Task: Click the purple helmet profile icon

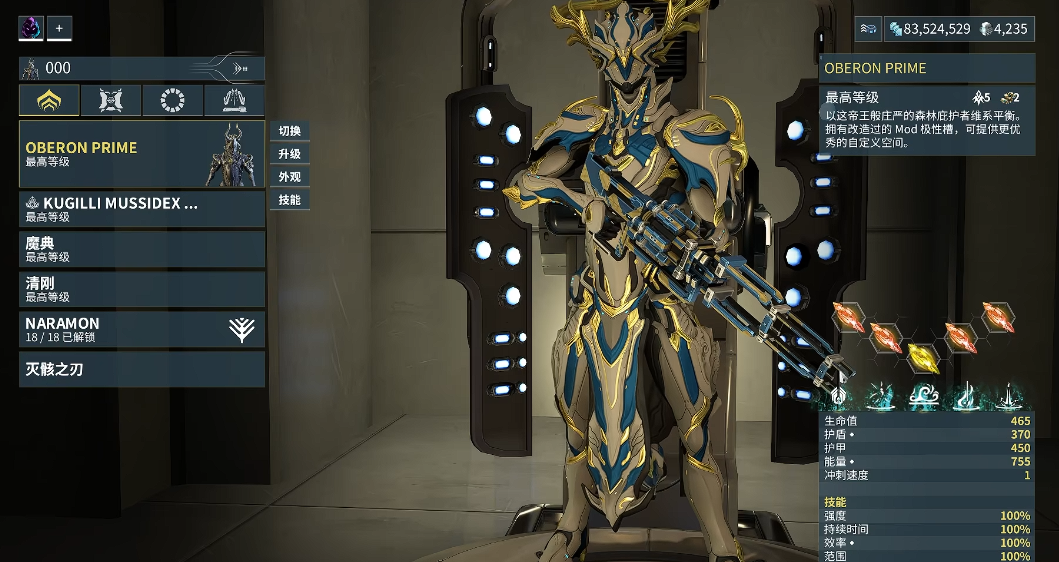Action: point(31,29)
